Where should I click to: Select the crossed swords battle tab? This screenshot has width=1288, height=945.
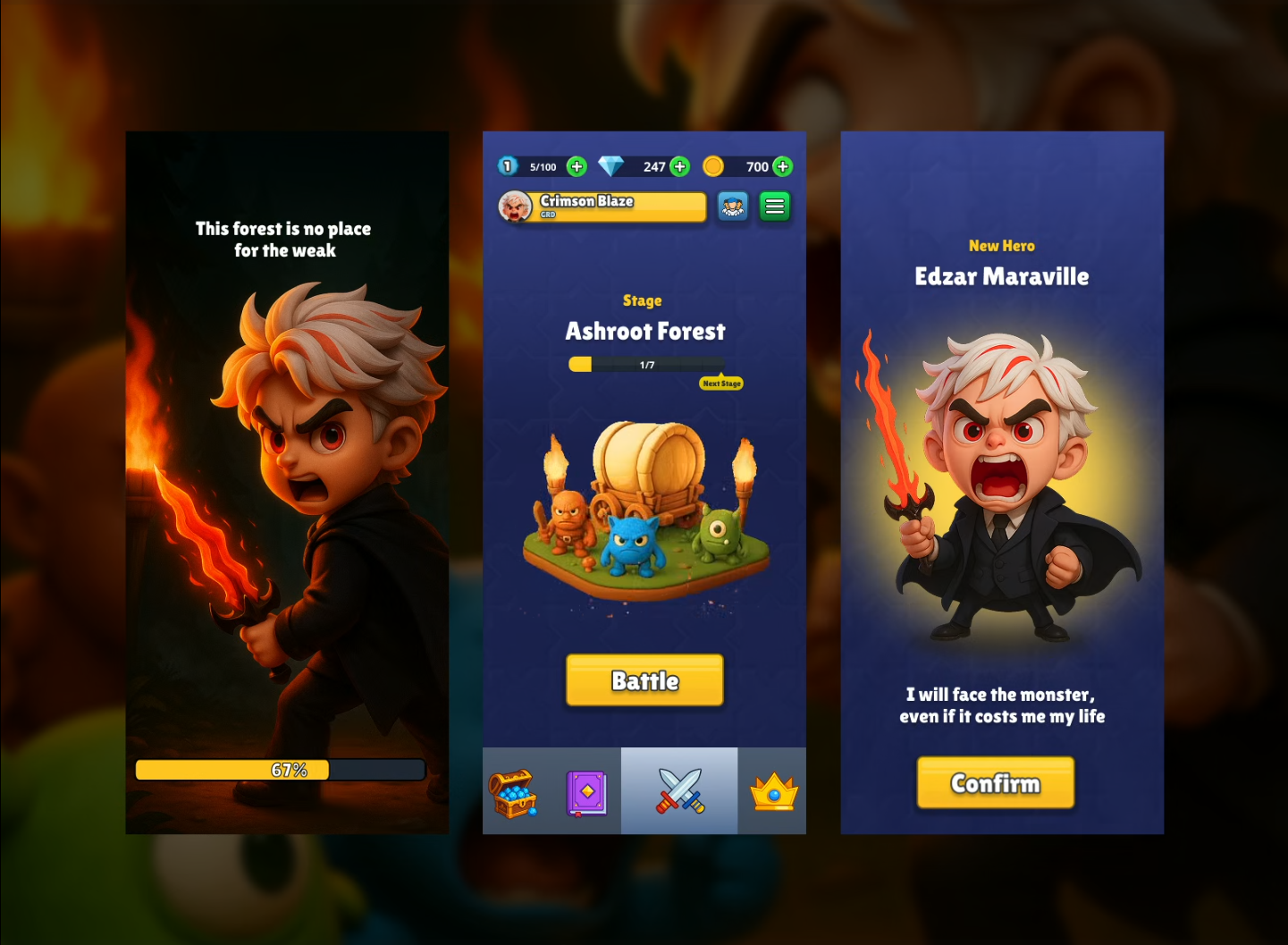(x=678, y=790)
